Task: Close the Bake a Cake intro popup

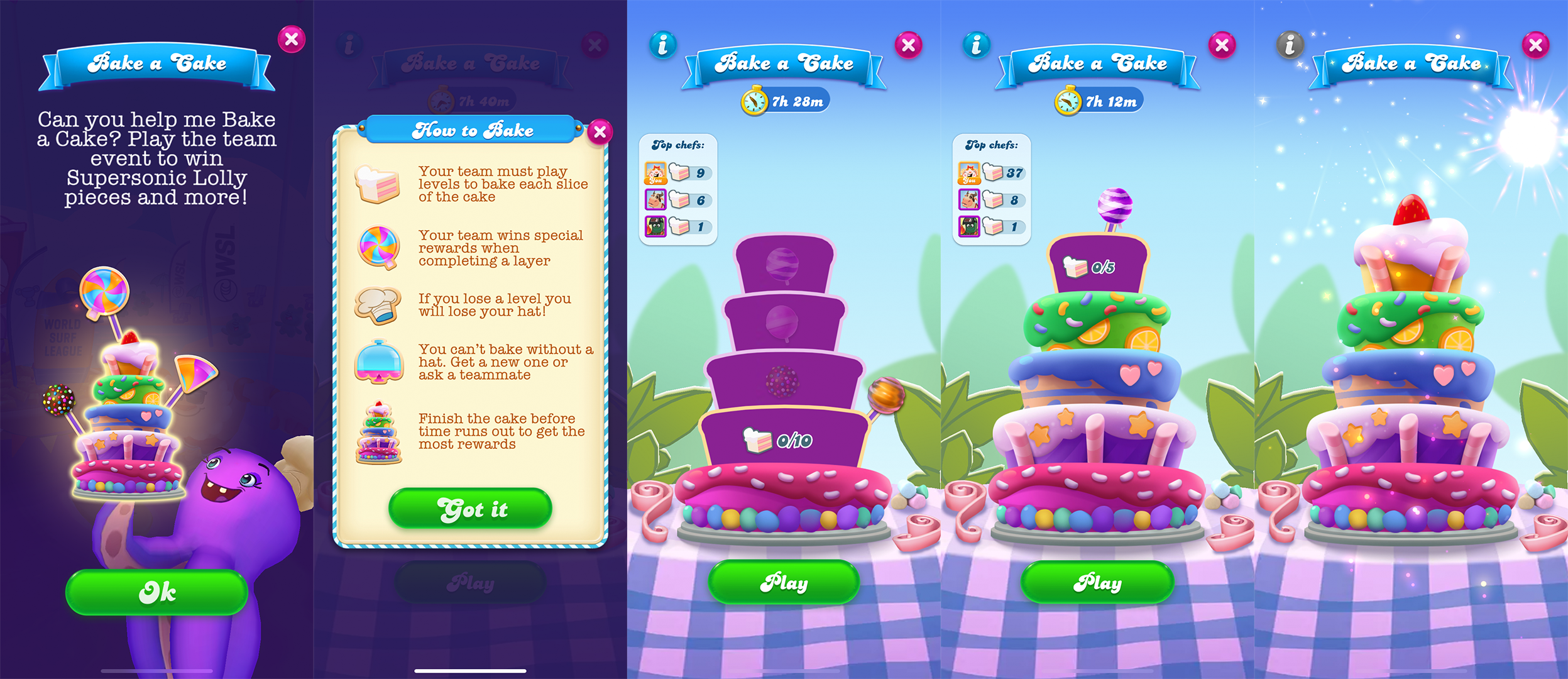Action: 290,39
